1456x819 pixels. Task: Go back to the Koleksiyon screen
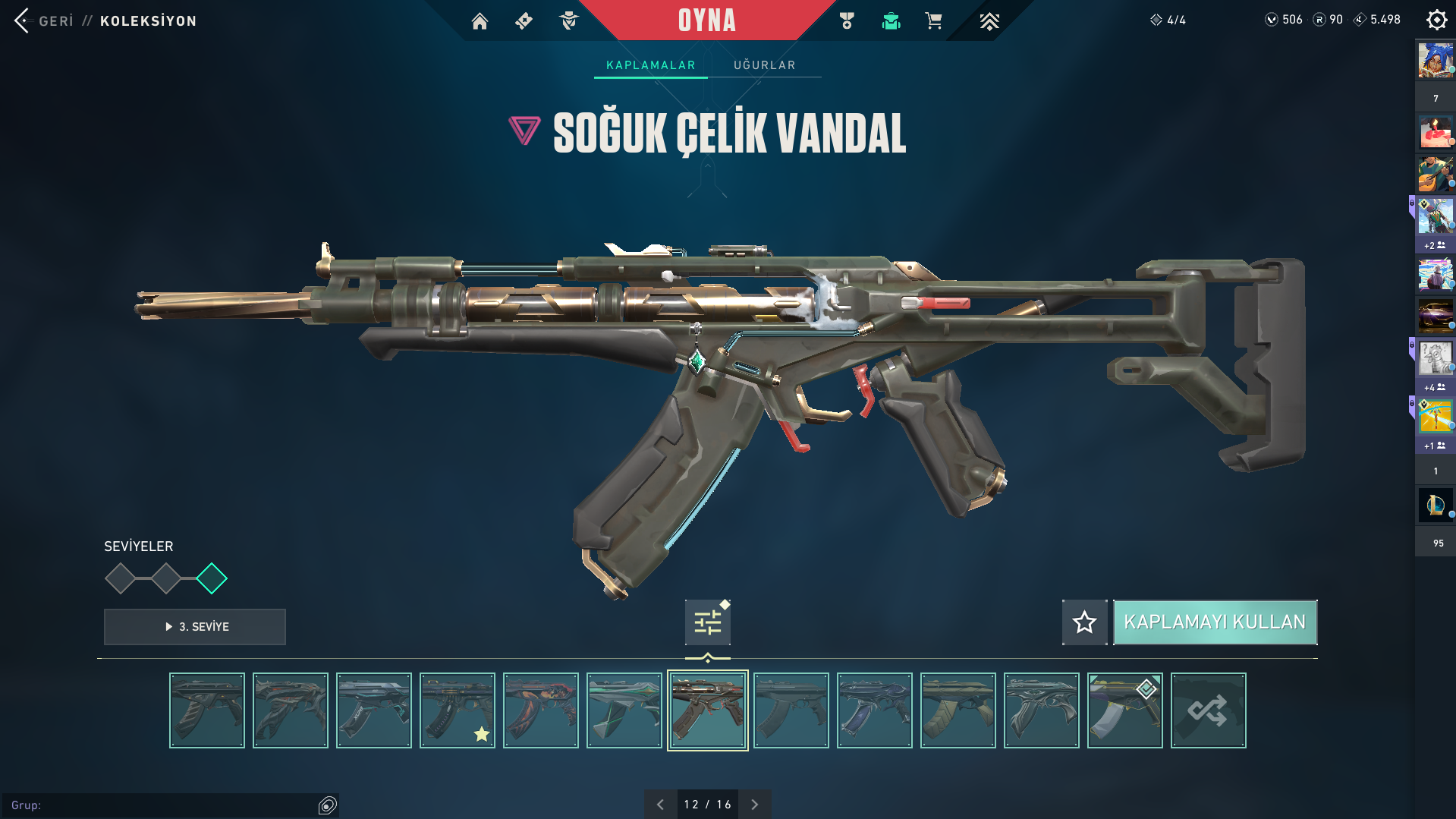coord(43,20)
